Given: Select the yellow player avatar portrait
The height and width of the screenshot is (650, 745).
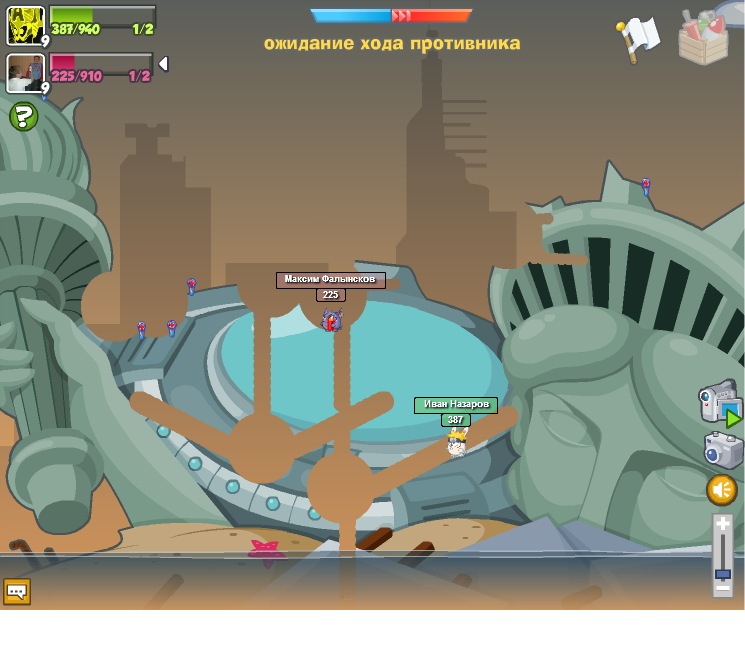Looking at the screenshot, I should [x=25, y=24].
